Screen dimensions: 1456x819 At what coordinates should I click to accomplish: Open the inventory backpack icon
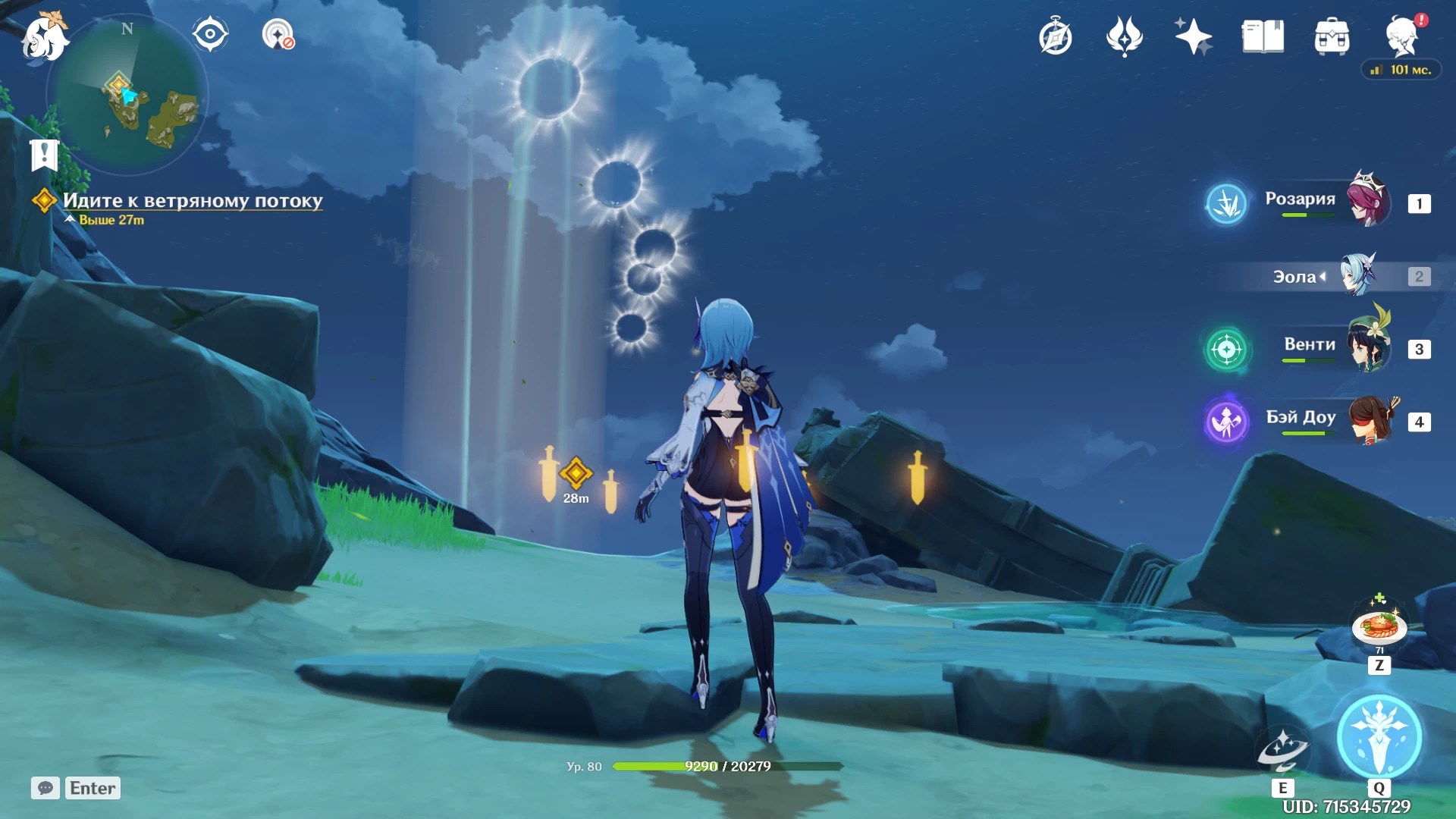tap(1332, 36)
